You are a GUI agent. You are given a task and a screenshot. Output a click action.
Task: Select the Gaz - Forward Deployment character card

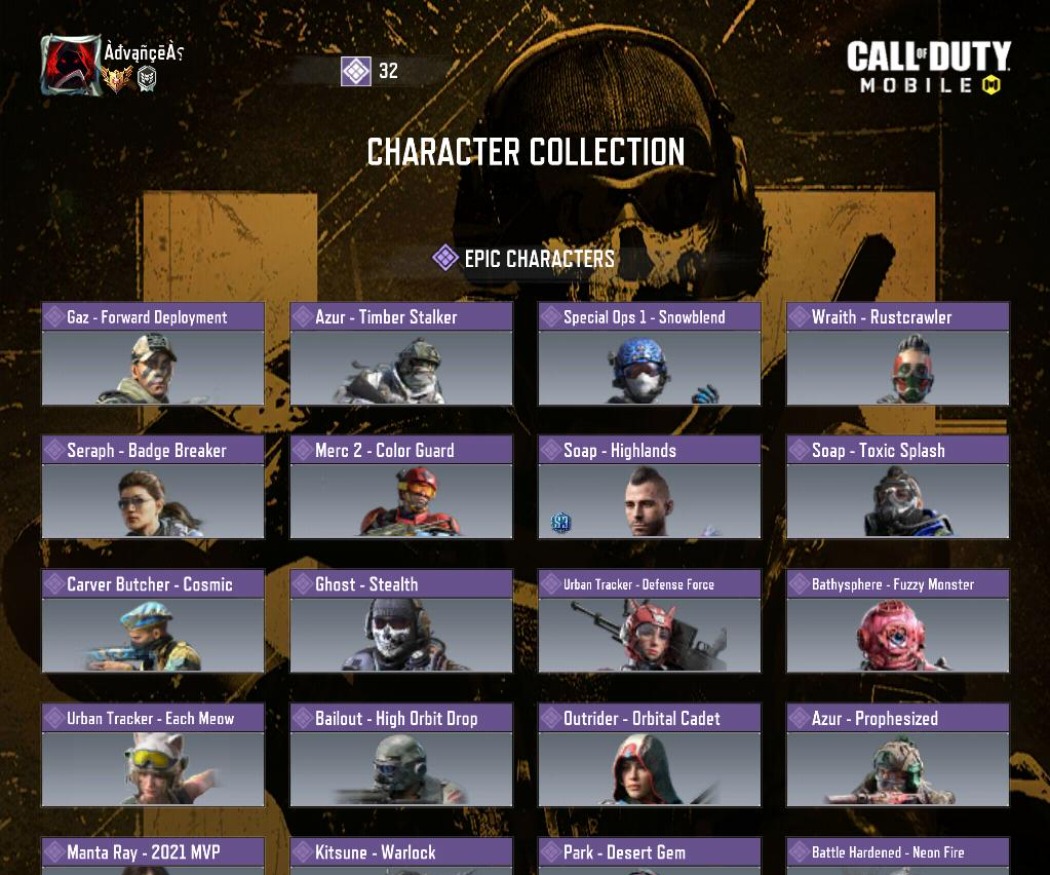[153, 354]
